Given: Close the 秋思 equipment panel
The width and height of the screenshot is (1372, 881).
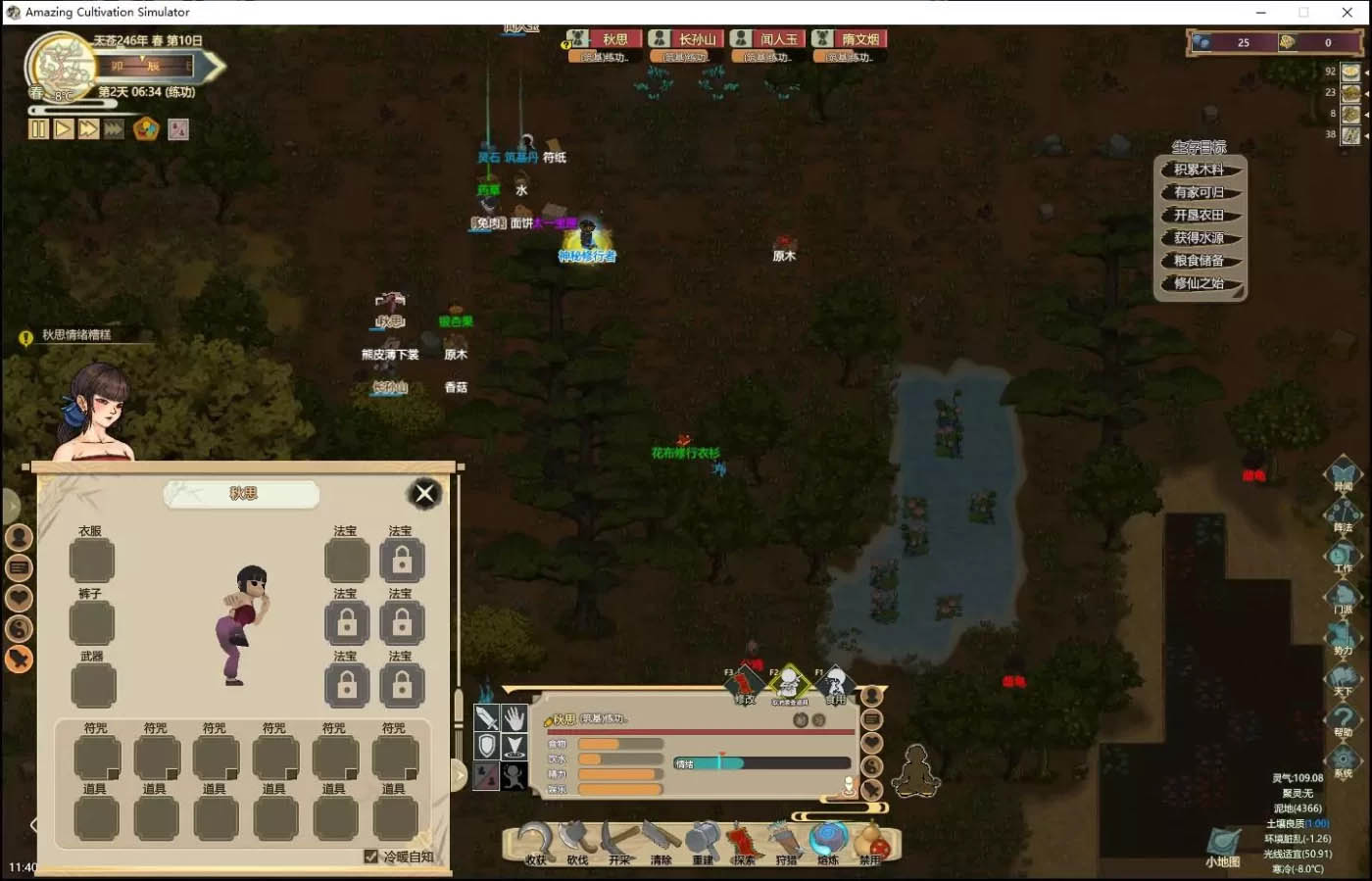Looking at the screenshot, I should point(424,493).
